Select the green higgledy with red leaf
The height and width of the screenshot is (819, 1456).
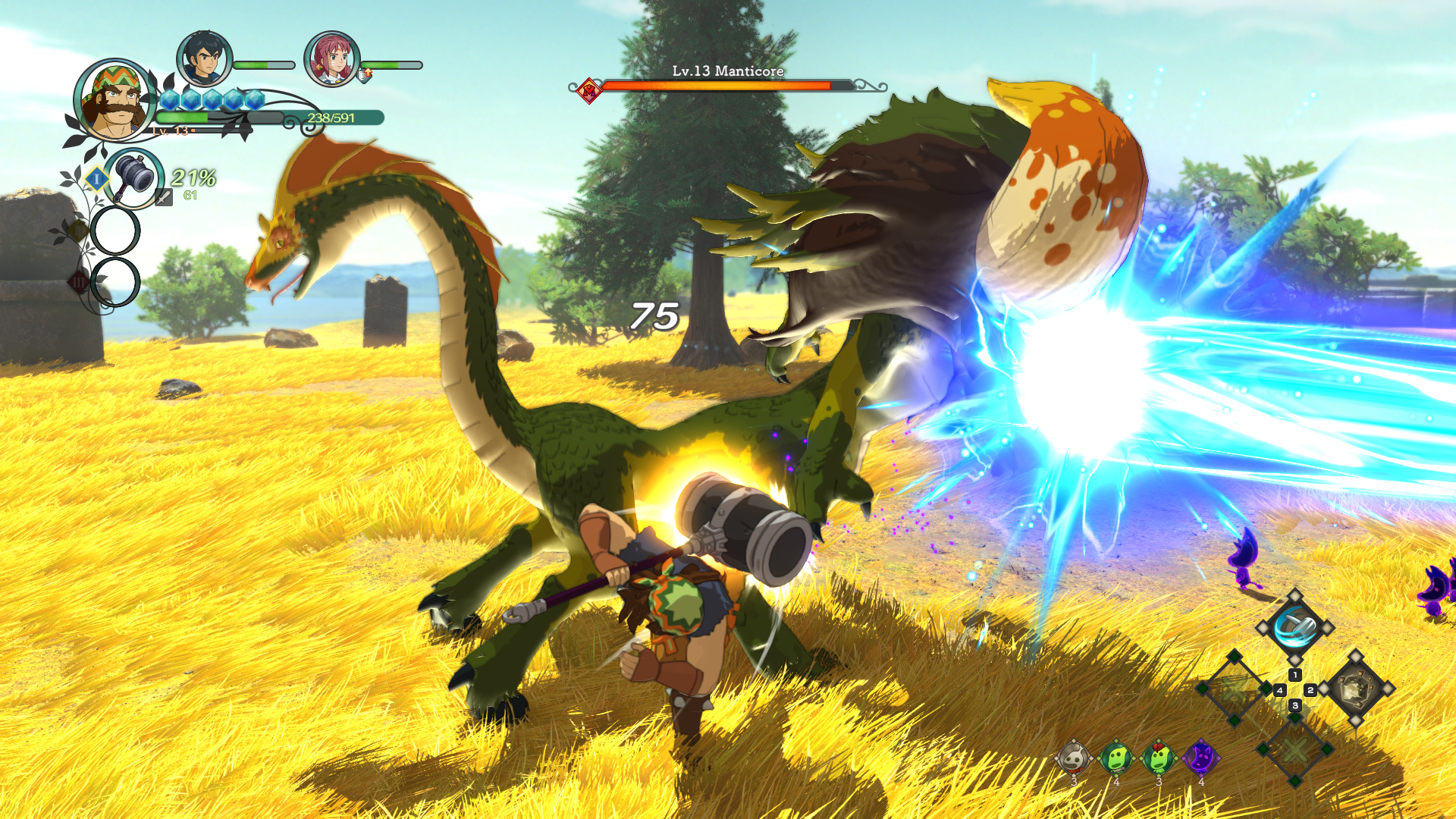click(x=1159, y=757)
